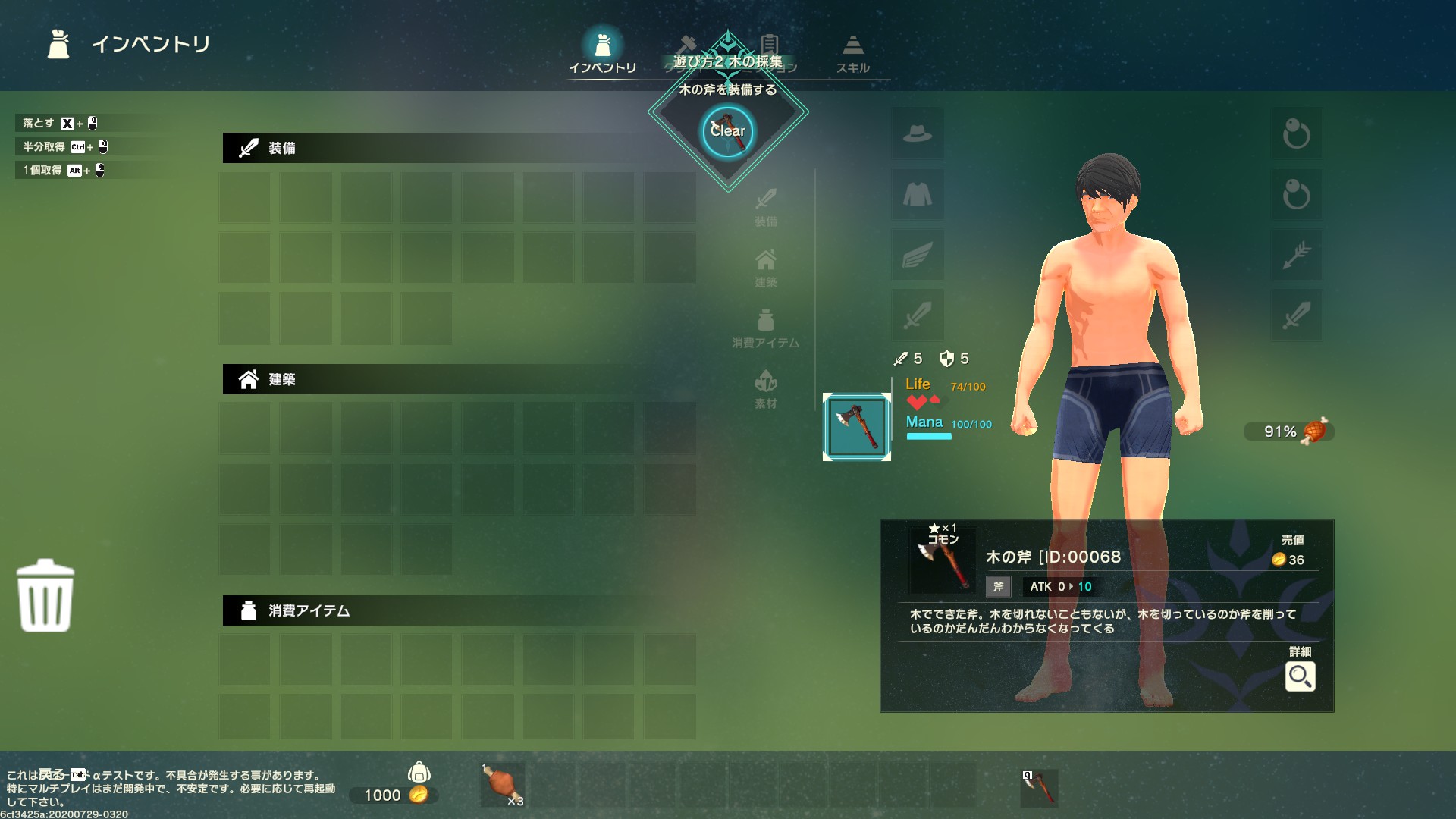Select the top ring equipment slot
The image size is (1456, 819).
coord(1298,134)
